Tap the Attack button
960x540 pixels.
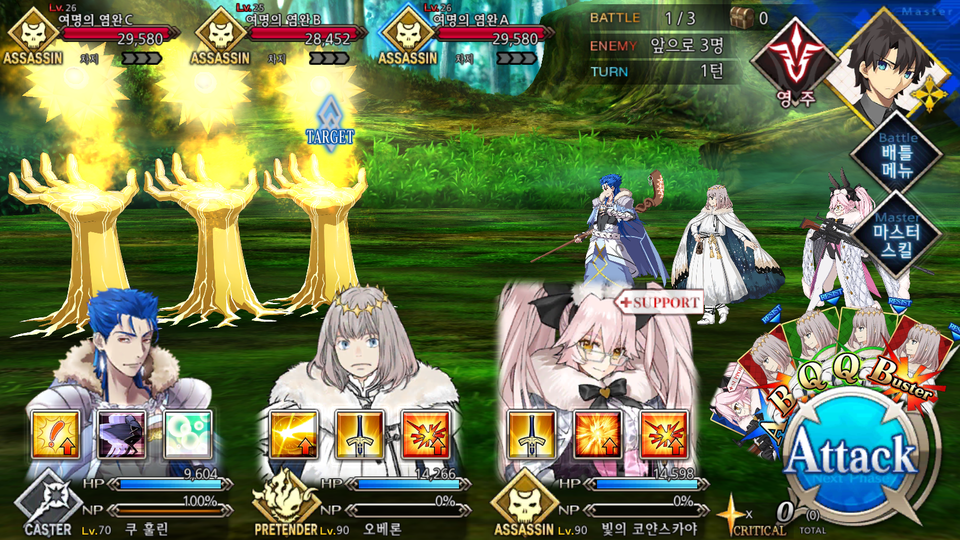point(851,457)
